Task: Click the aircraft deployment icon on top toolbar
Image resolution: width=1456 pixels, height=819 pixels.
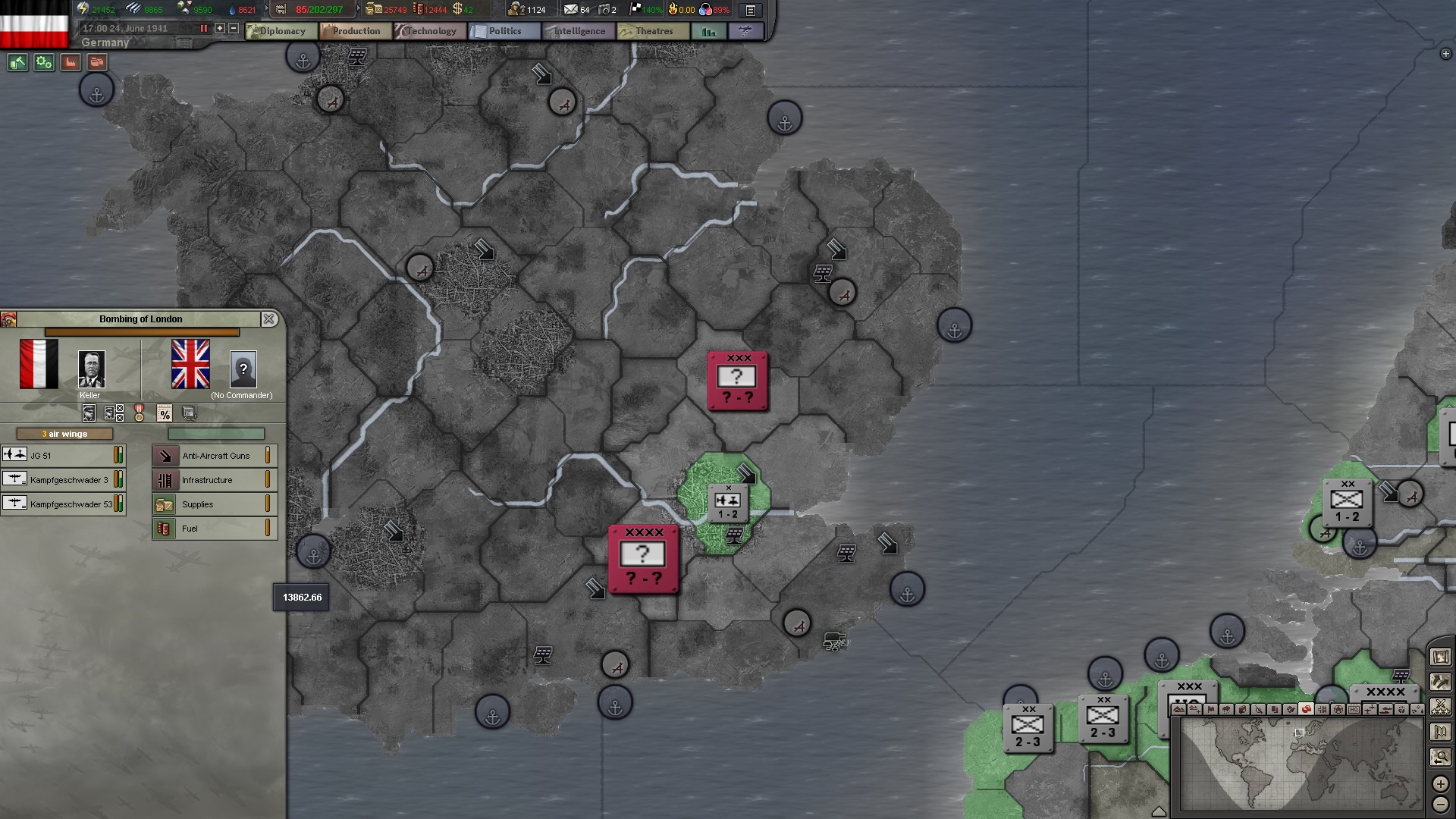Action: coord(746,31)
